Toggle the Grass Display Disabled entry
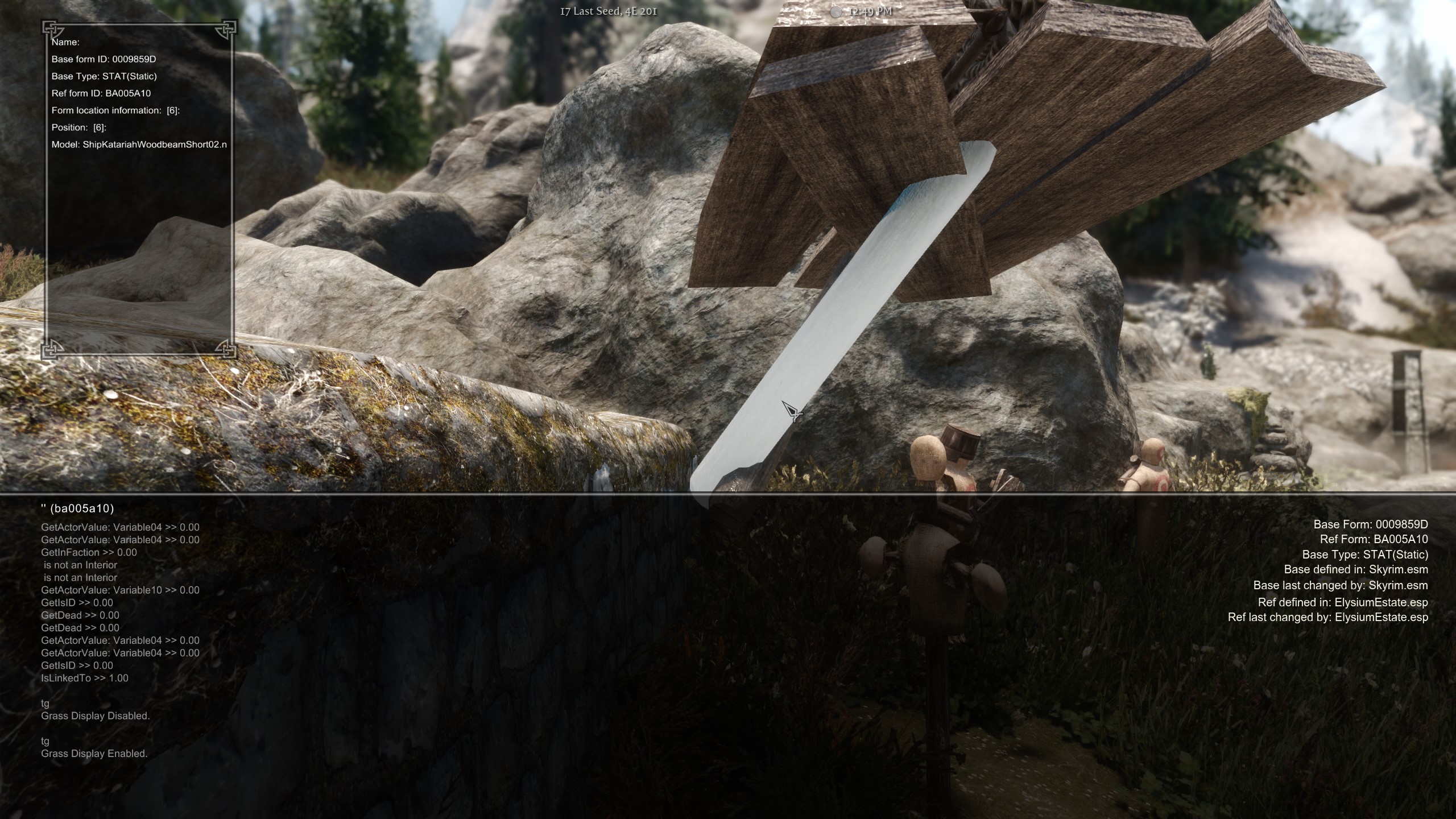This screenshot has width=1456, height=819. click(x=96, y=716)
